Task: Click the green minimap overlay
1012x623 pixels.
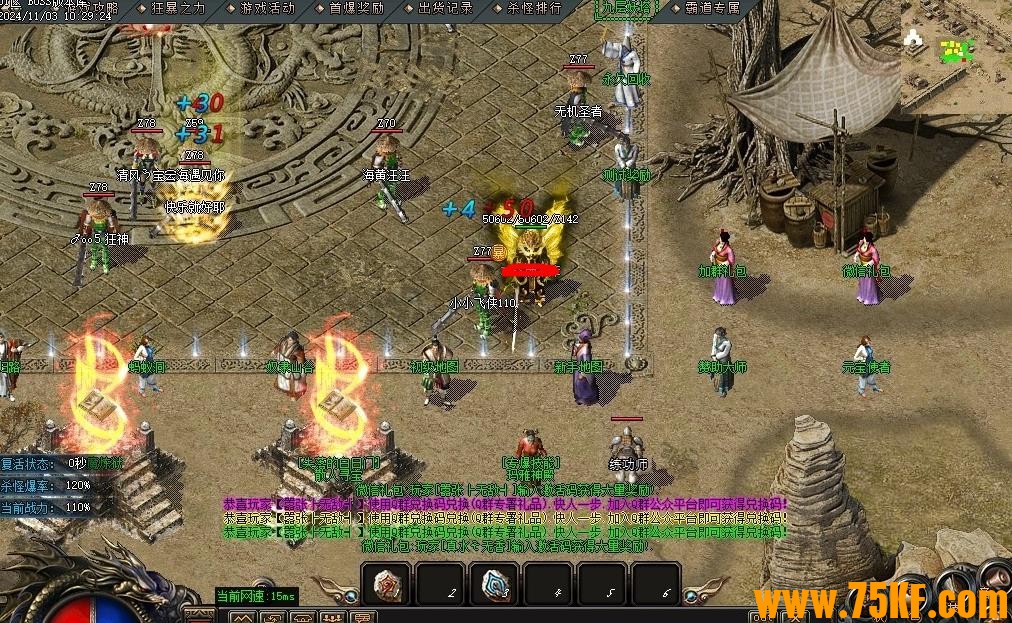Action: click(x=956, y=50)
